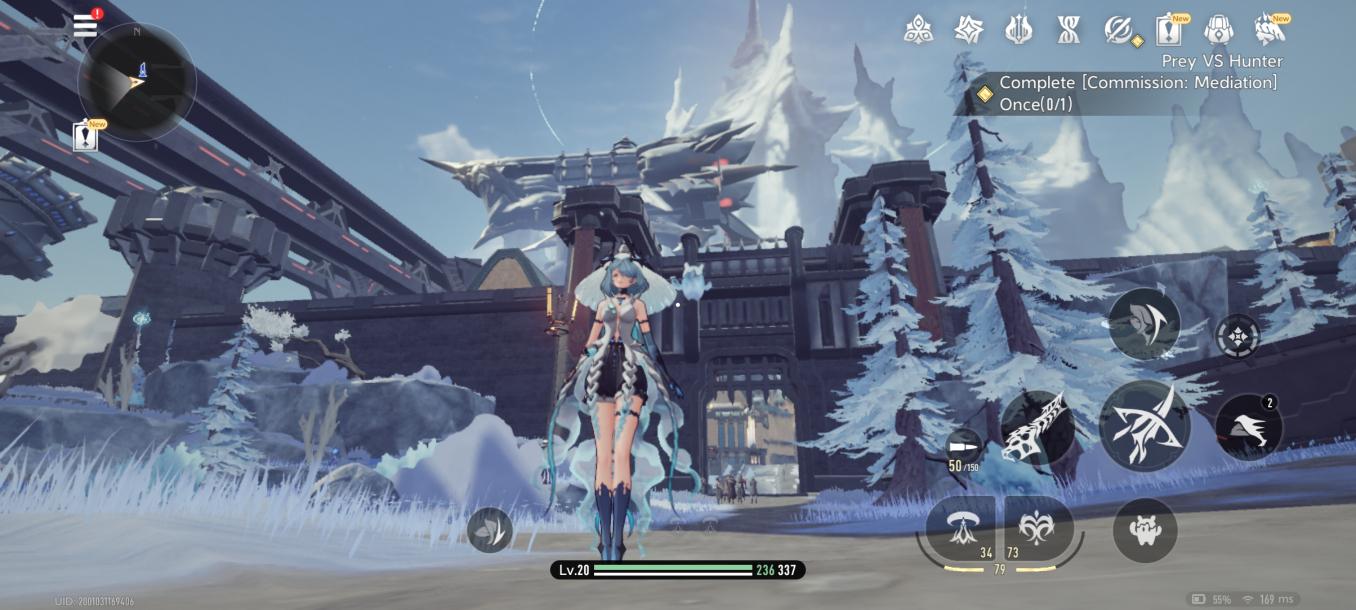1356x610 pixels.
Task: Trigger the mushroom-shaped skill costing 34
Action: click(961, 529)
